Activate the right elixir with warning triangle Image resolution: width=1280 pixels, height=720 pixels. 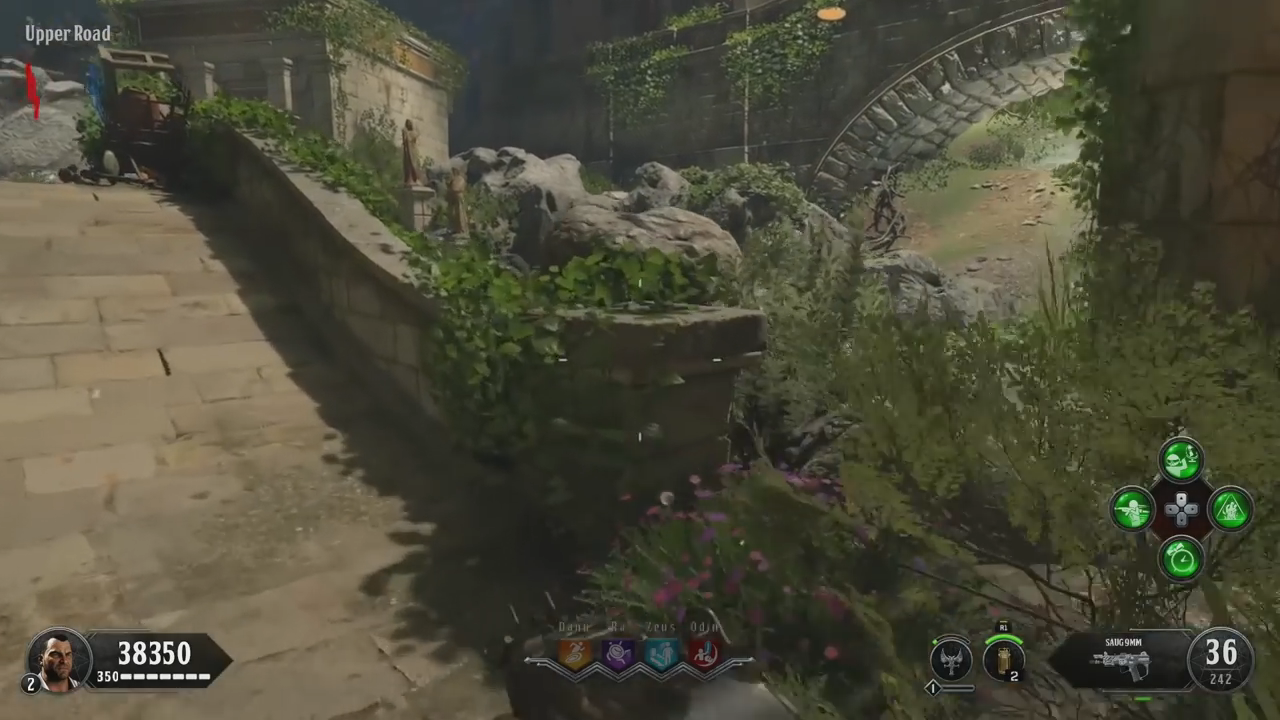coord(1230,509)
